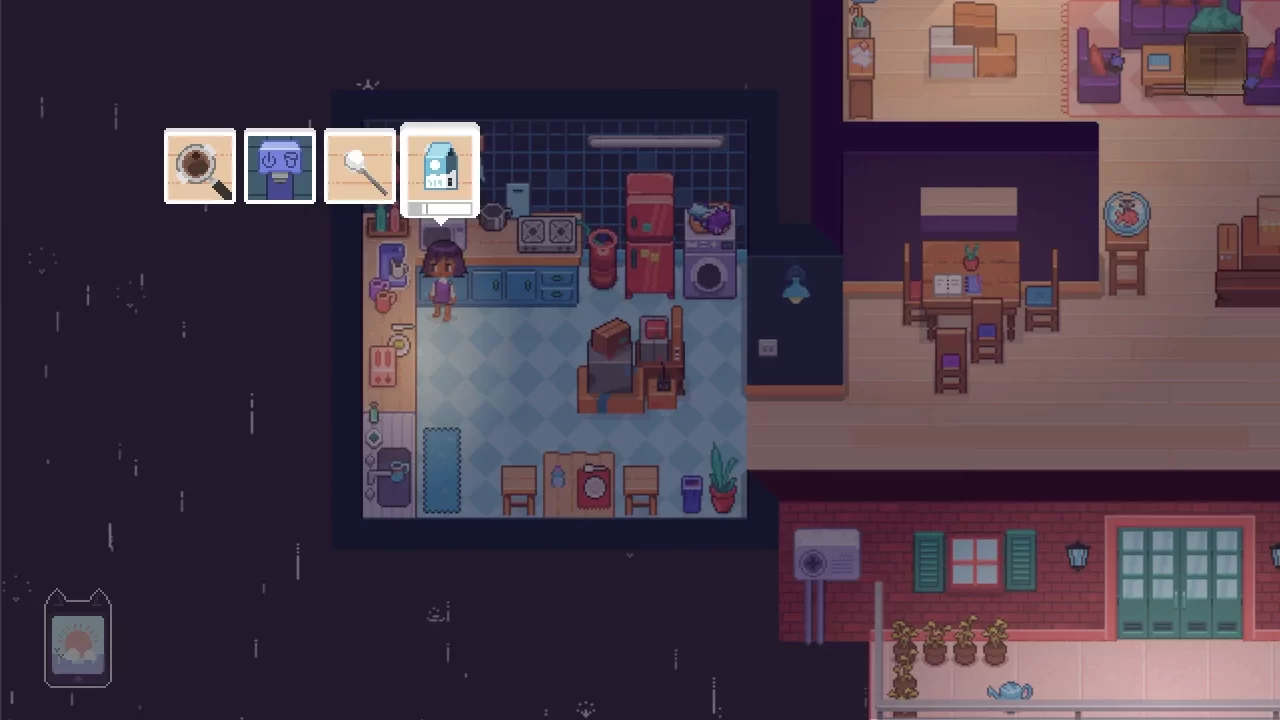This screenshot has width=1280, height=720.
Task: Click the blue trash can
Action: coord(691,496)
